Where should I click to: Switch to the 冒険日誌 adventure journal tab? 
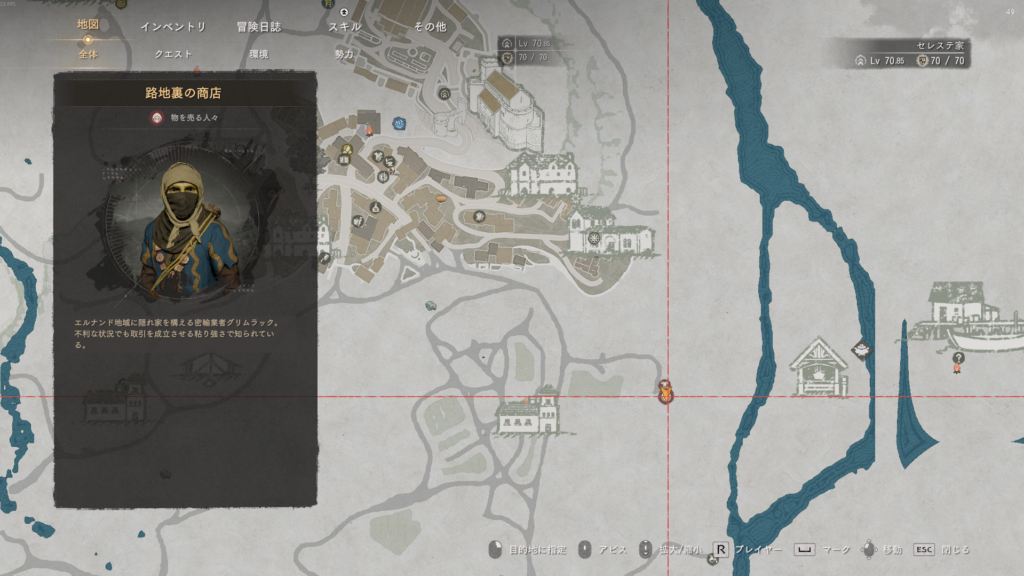258,27
